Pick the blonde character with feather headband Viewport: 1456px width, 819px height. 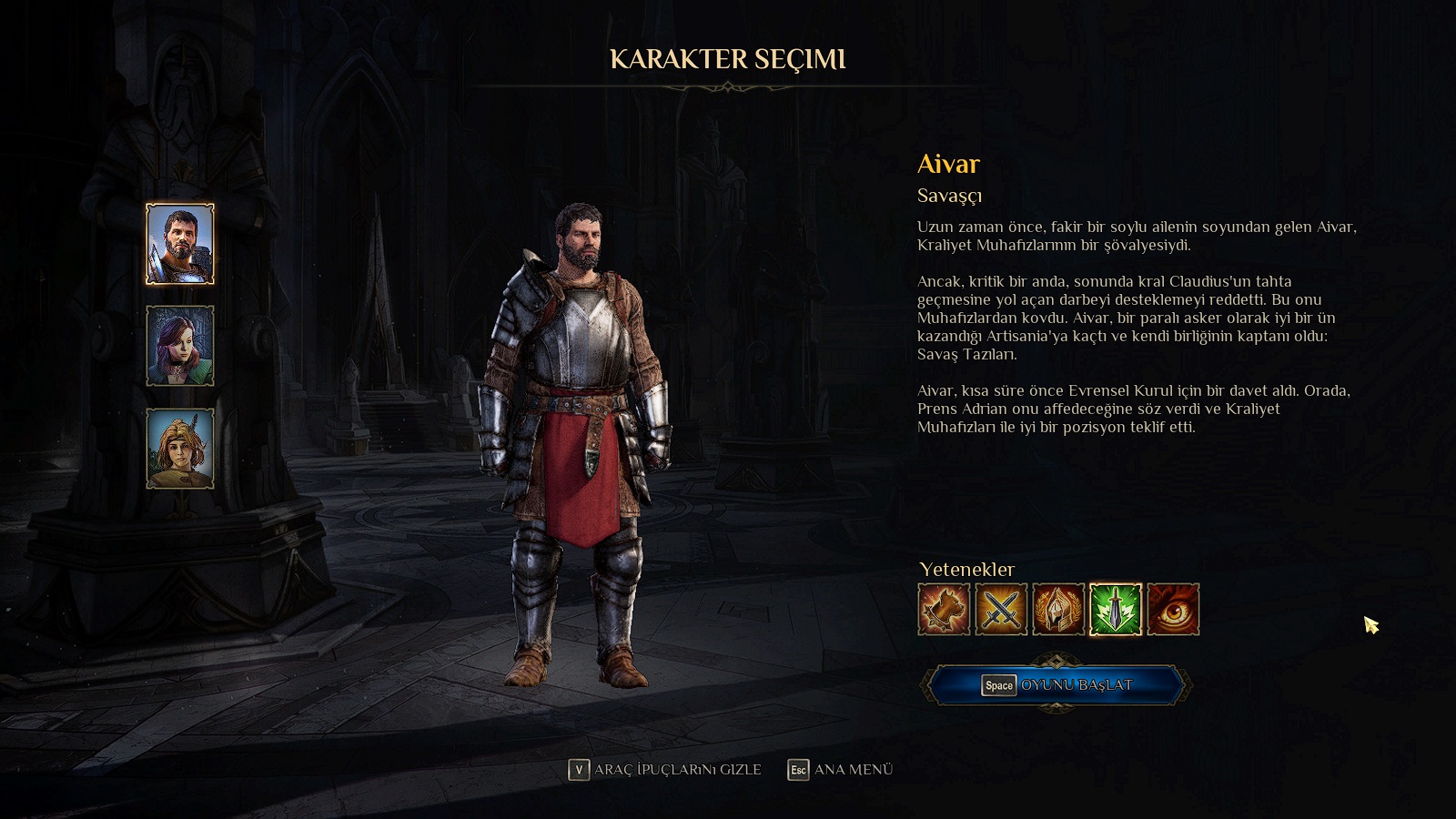point(180,448)
